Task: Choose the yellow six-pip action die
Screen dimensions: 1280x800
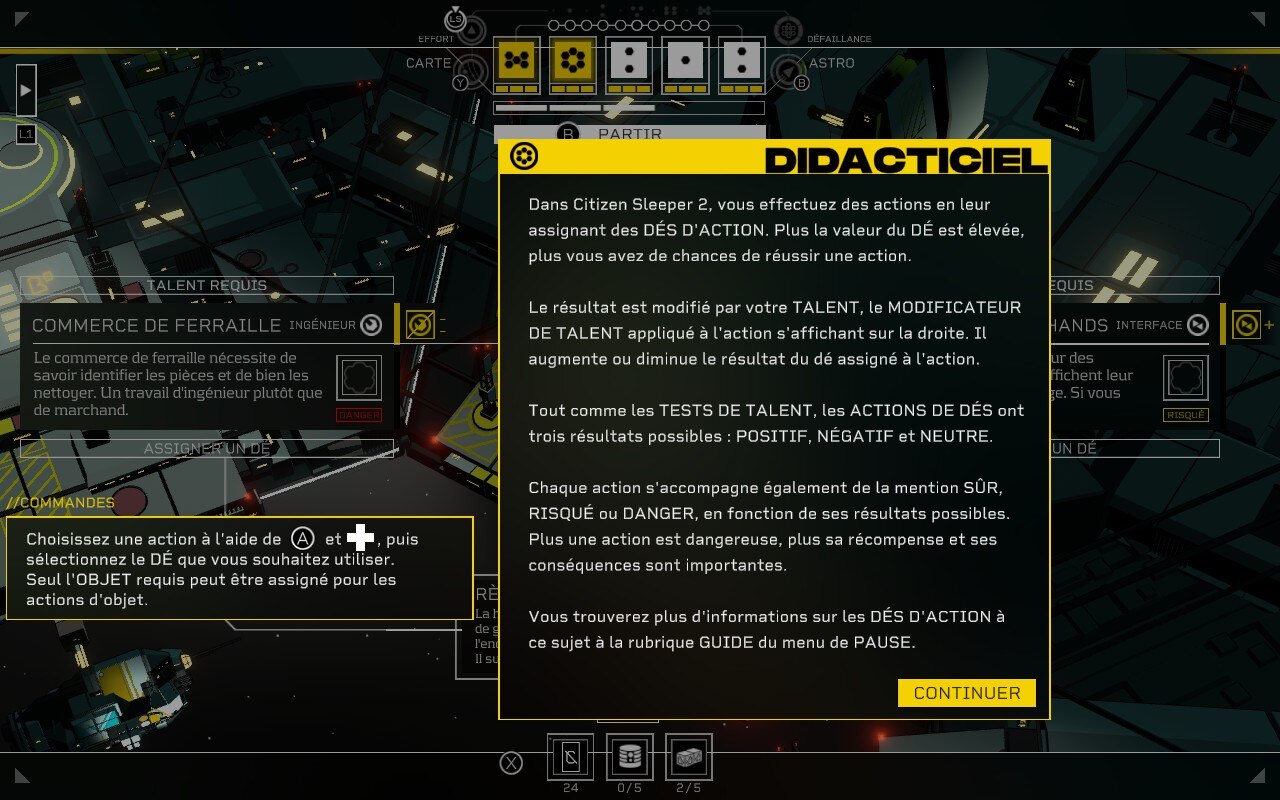Action: (x=573, y=62)
